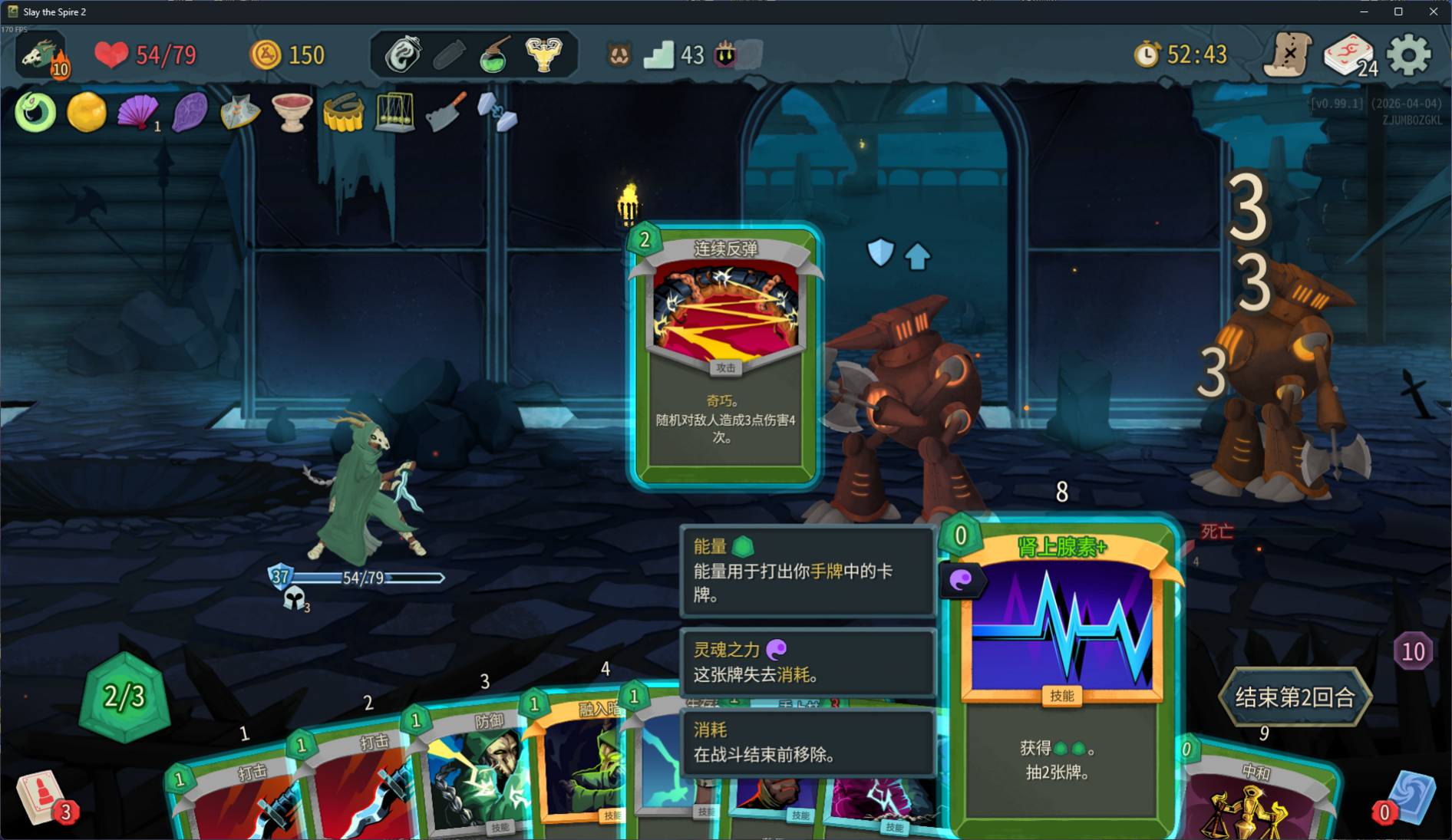1452x840 pixels.
Task: Inspect the green ring relic
Action: coord(35,113)
